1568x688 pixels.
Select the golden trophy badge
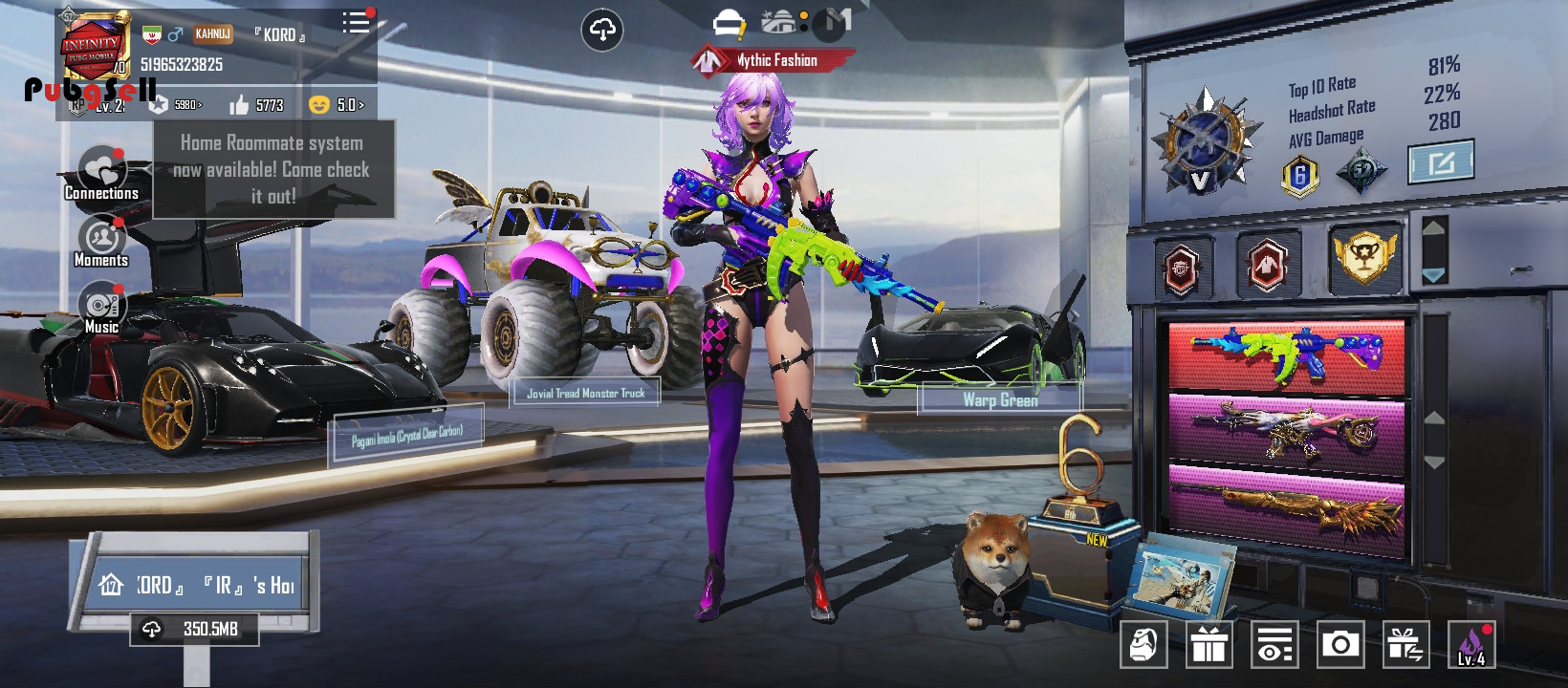point(1364,257)
